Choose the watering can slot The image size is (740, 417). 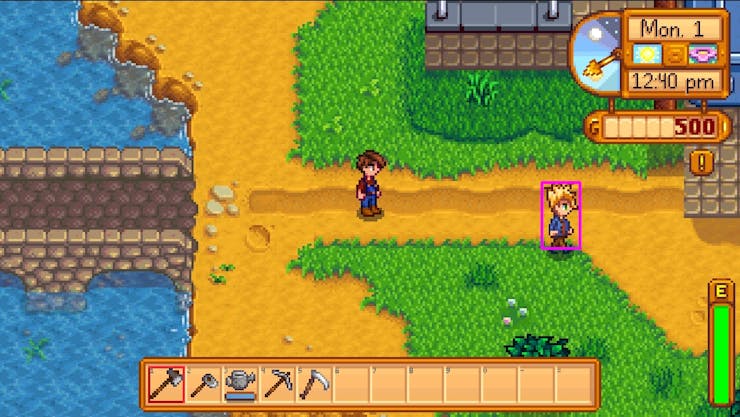240,384
